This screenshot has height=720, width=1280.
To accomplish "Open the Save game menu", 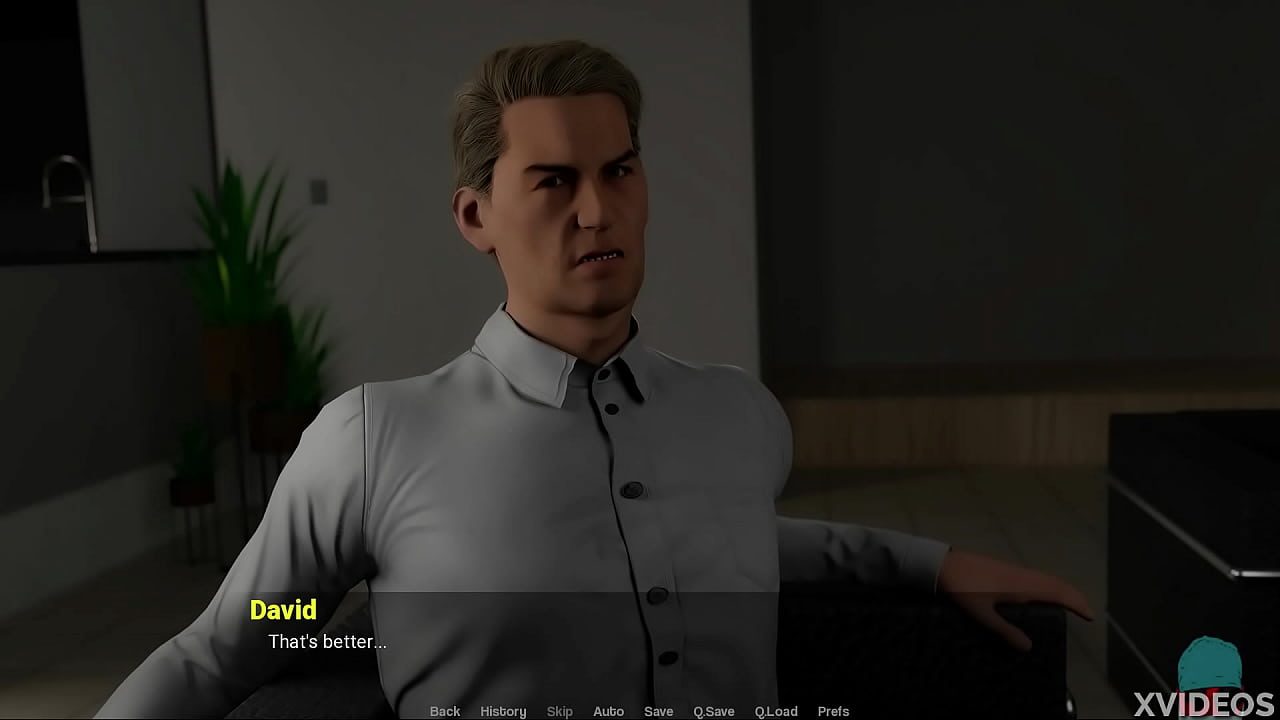I will coord(658,711).
